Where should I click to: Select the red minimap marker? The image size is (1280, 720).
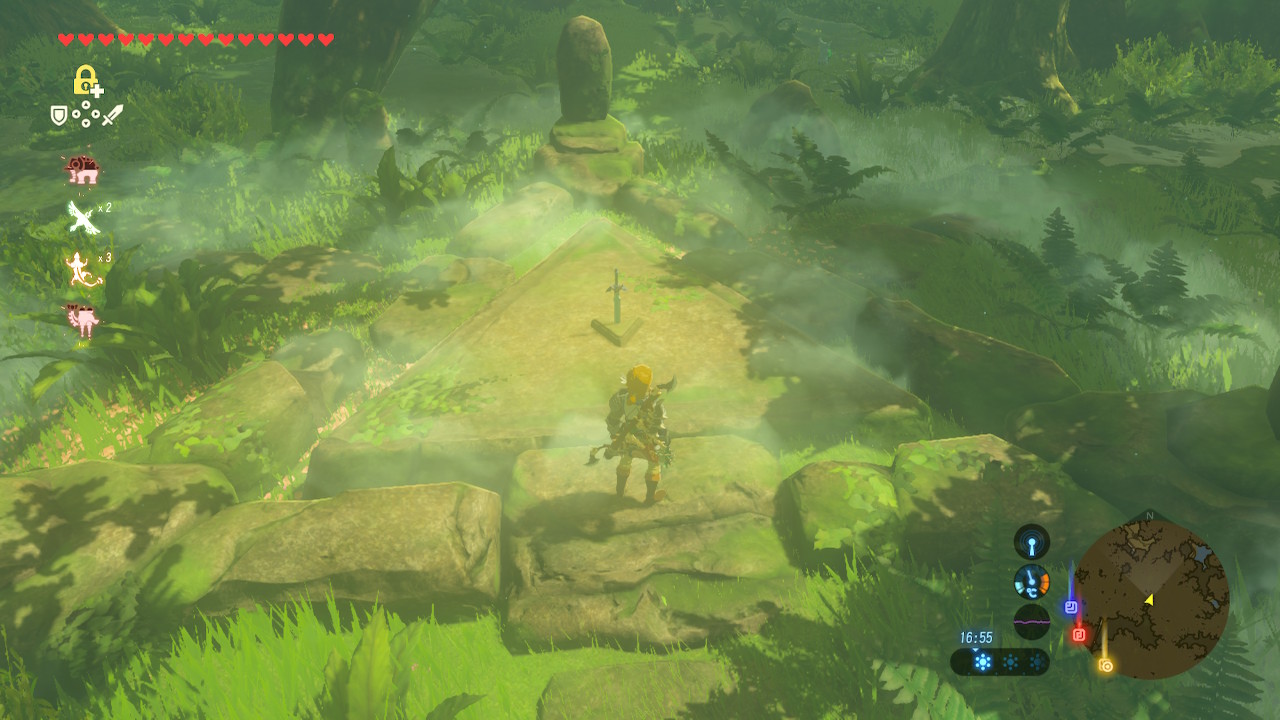[1078, 634]
